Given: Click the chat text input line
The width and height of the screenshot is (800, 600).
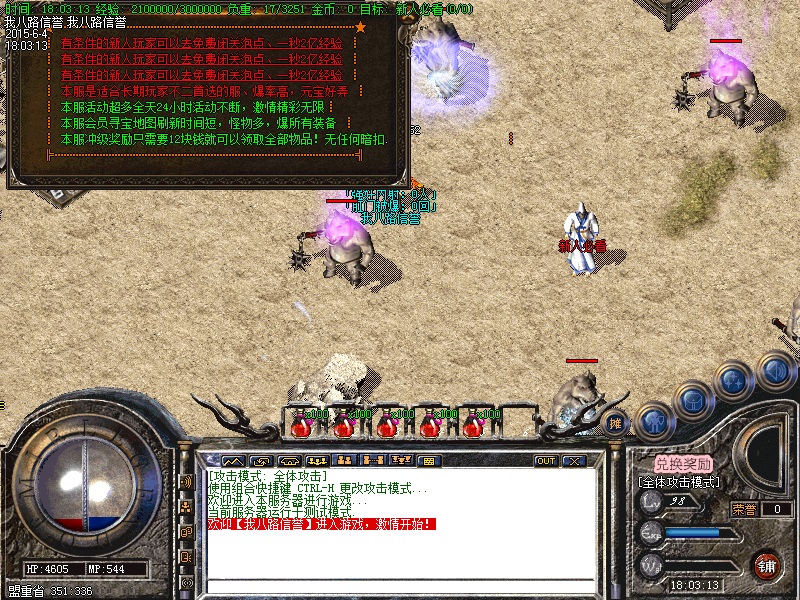Looking at the screenshot, I should click(x=400, y=585).
